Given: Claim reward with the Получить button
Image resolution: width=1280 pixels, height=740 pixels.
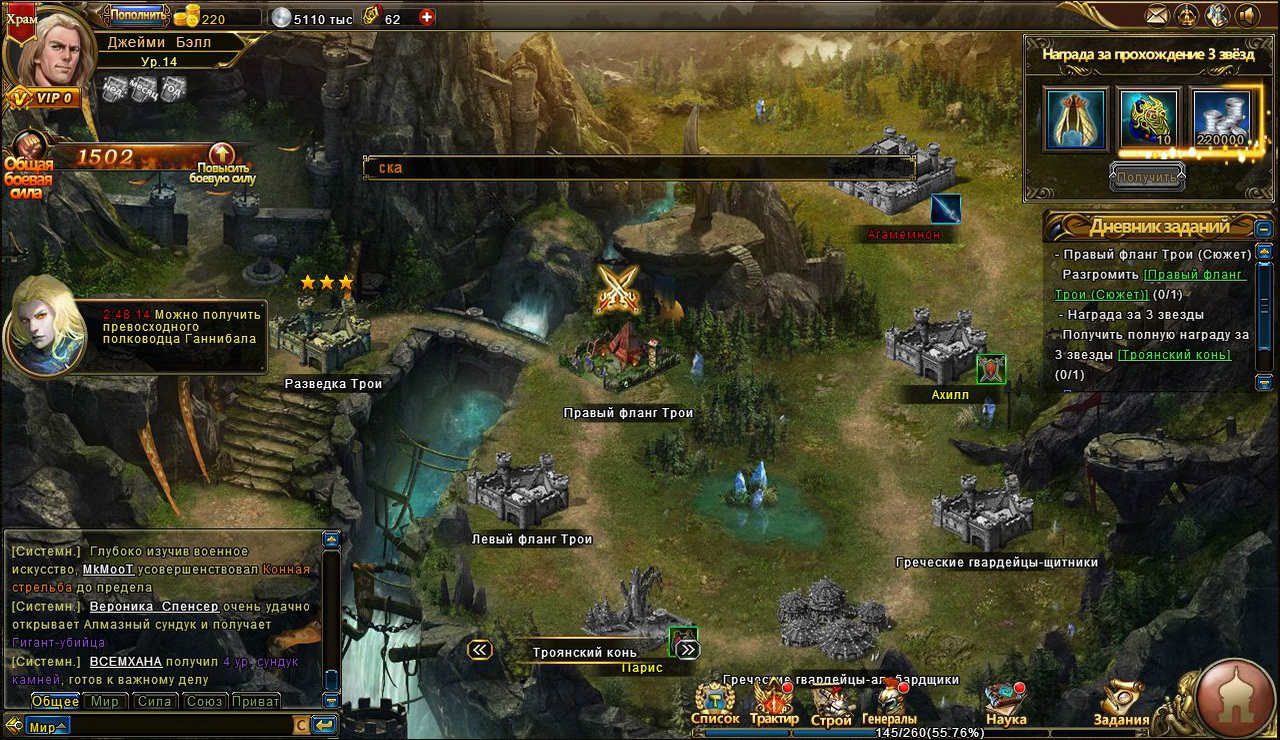Looking at the screenshot, I should (x=1147, y=177).
